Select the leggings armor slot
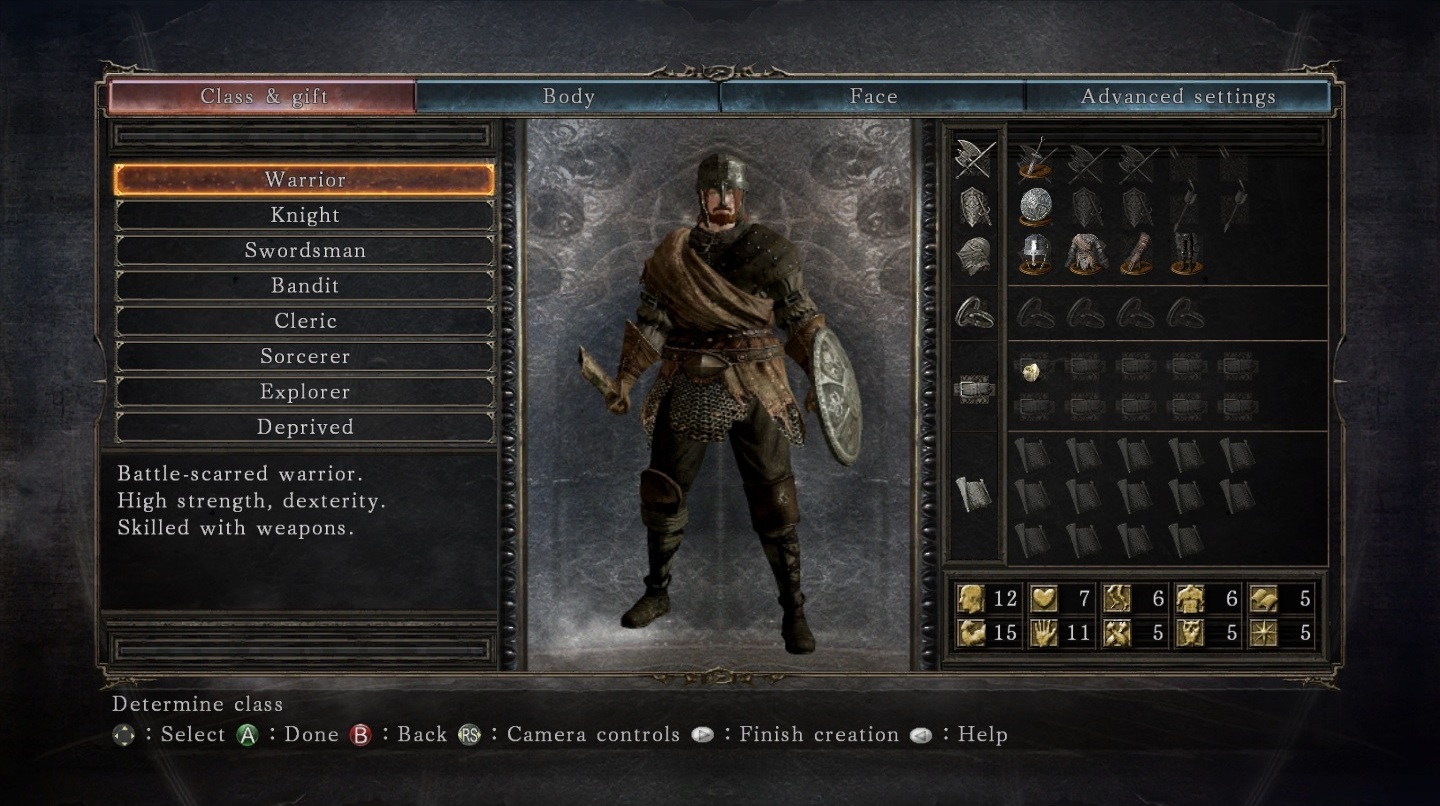 coord(1185,254)
